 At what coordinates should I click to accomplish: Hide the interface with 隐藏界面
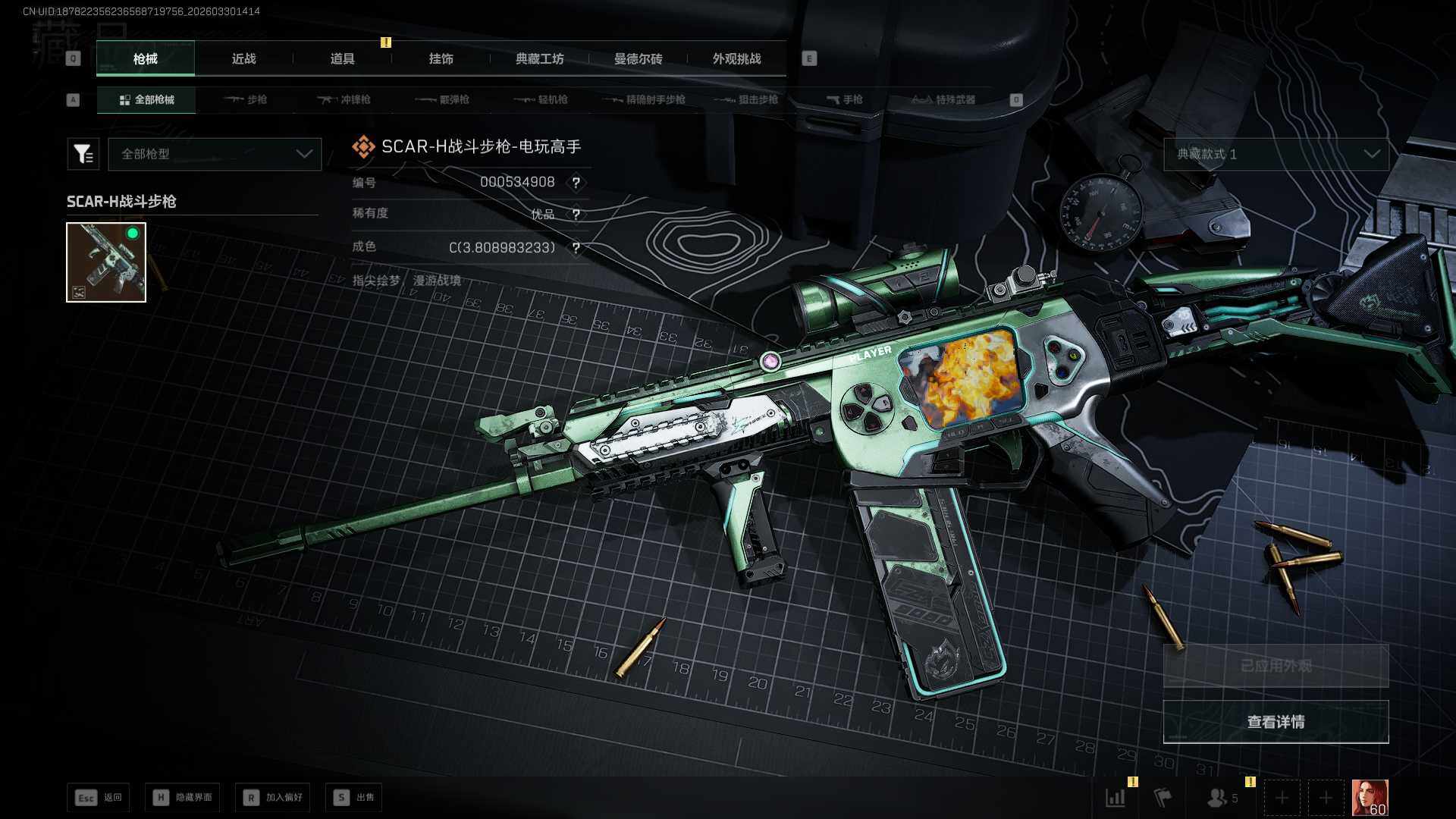point(183,798)
